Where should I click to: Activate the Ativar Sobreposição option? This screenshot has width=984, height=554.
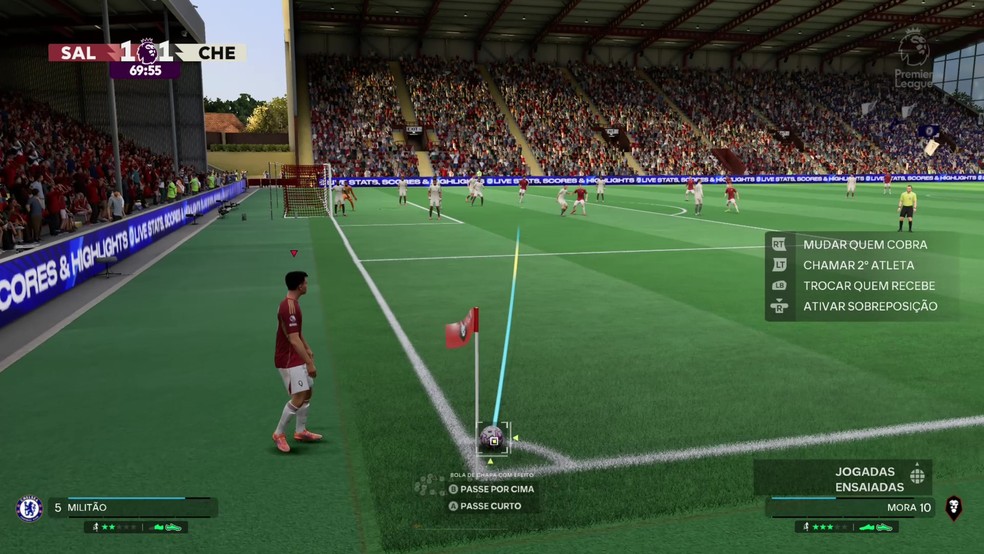point(869,306)
